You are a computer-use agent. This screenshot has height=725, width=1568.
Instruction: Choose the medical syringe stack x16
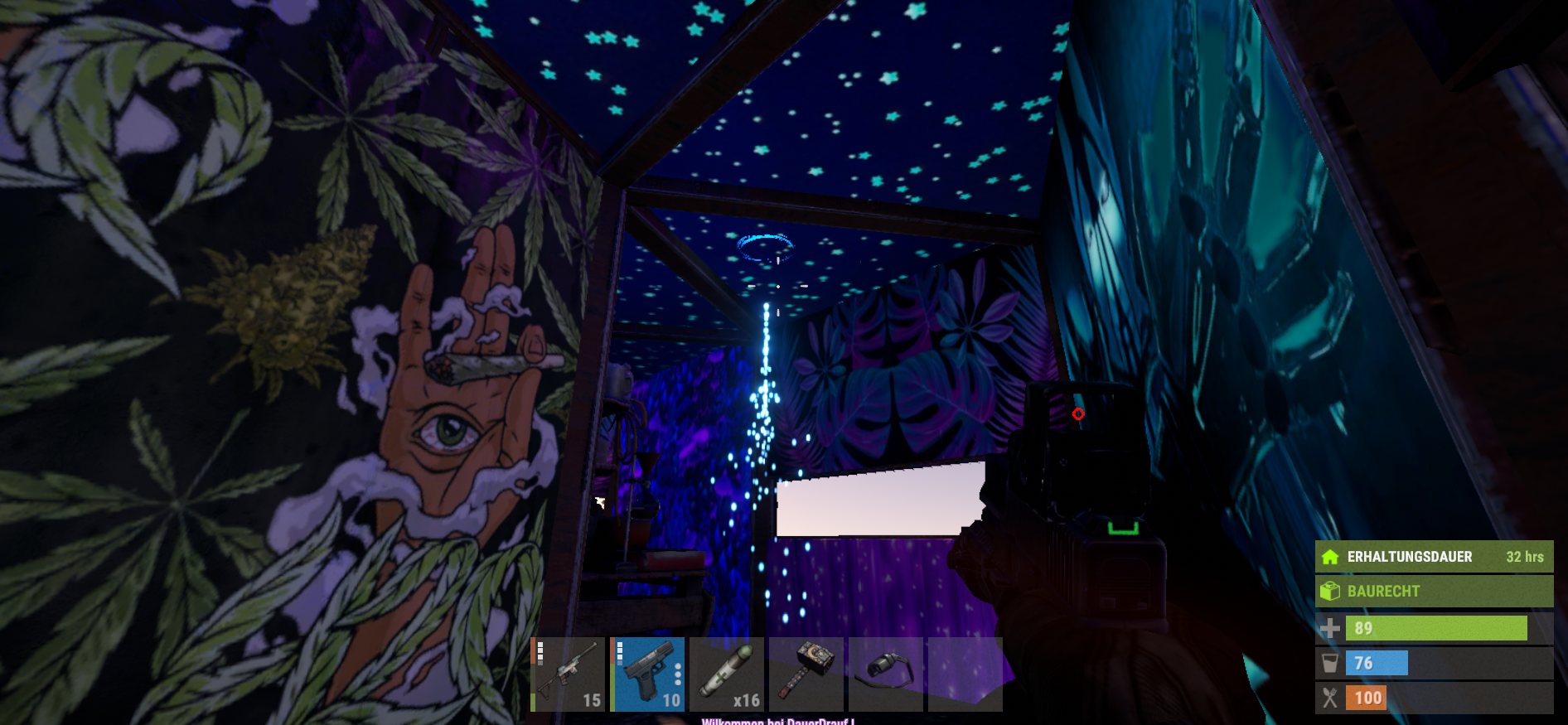click(x=727, y=674)
